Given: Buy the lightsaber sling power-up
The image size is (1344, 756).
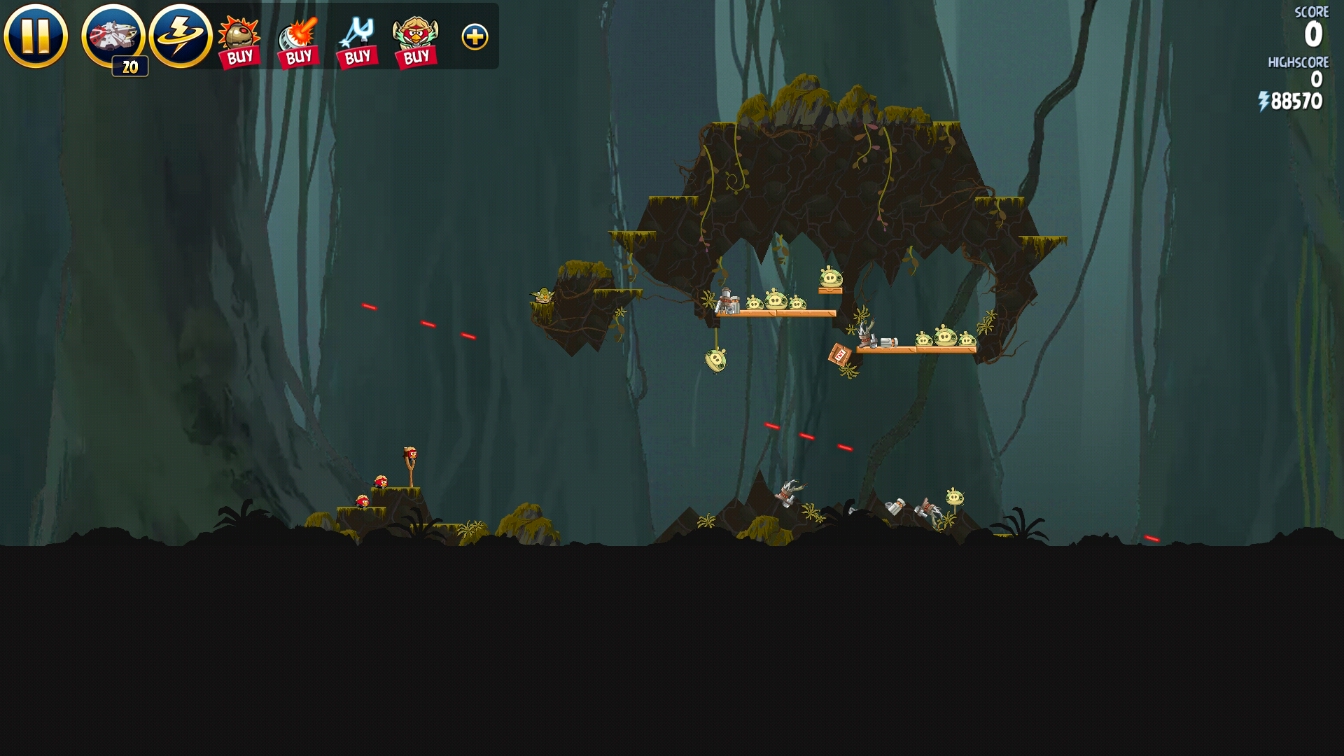Looking at the screenshot, I should (x=357, y=41).
